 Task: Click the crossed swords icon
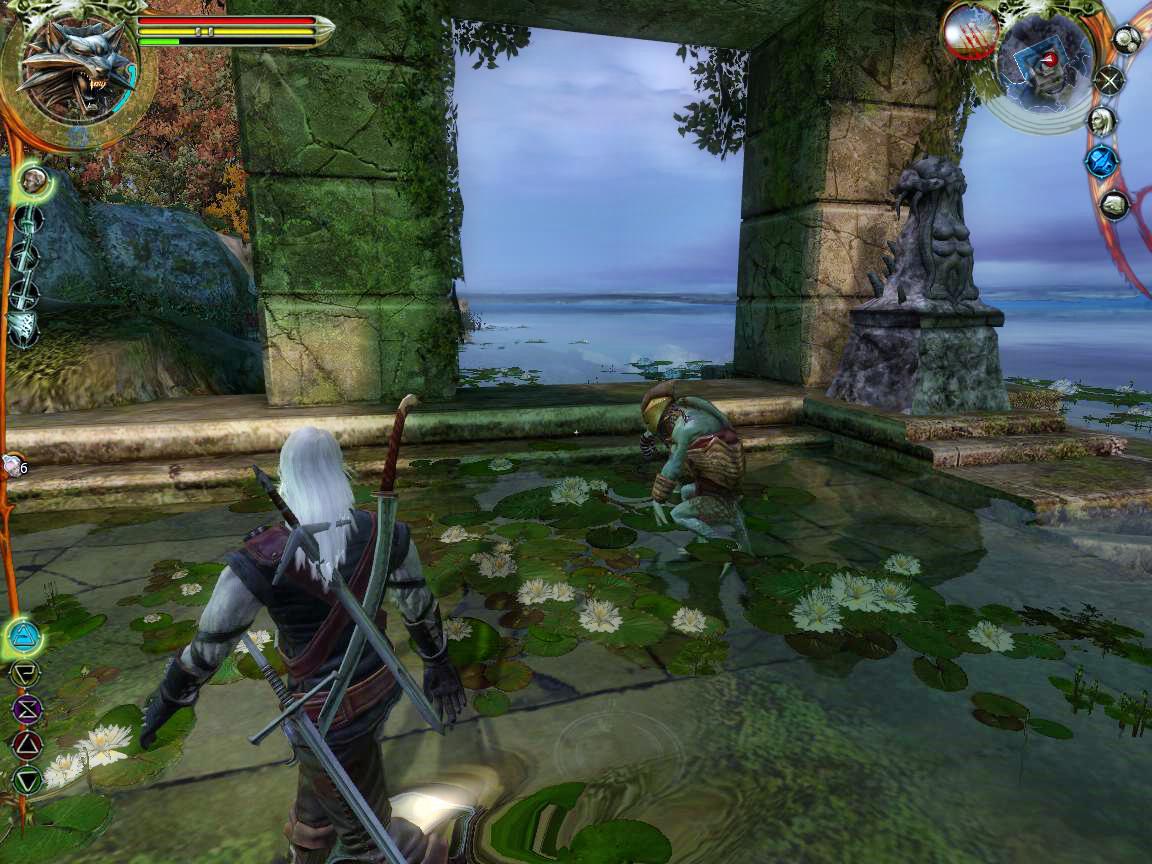click(x=1108, y=80)
